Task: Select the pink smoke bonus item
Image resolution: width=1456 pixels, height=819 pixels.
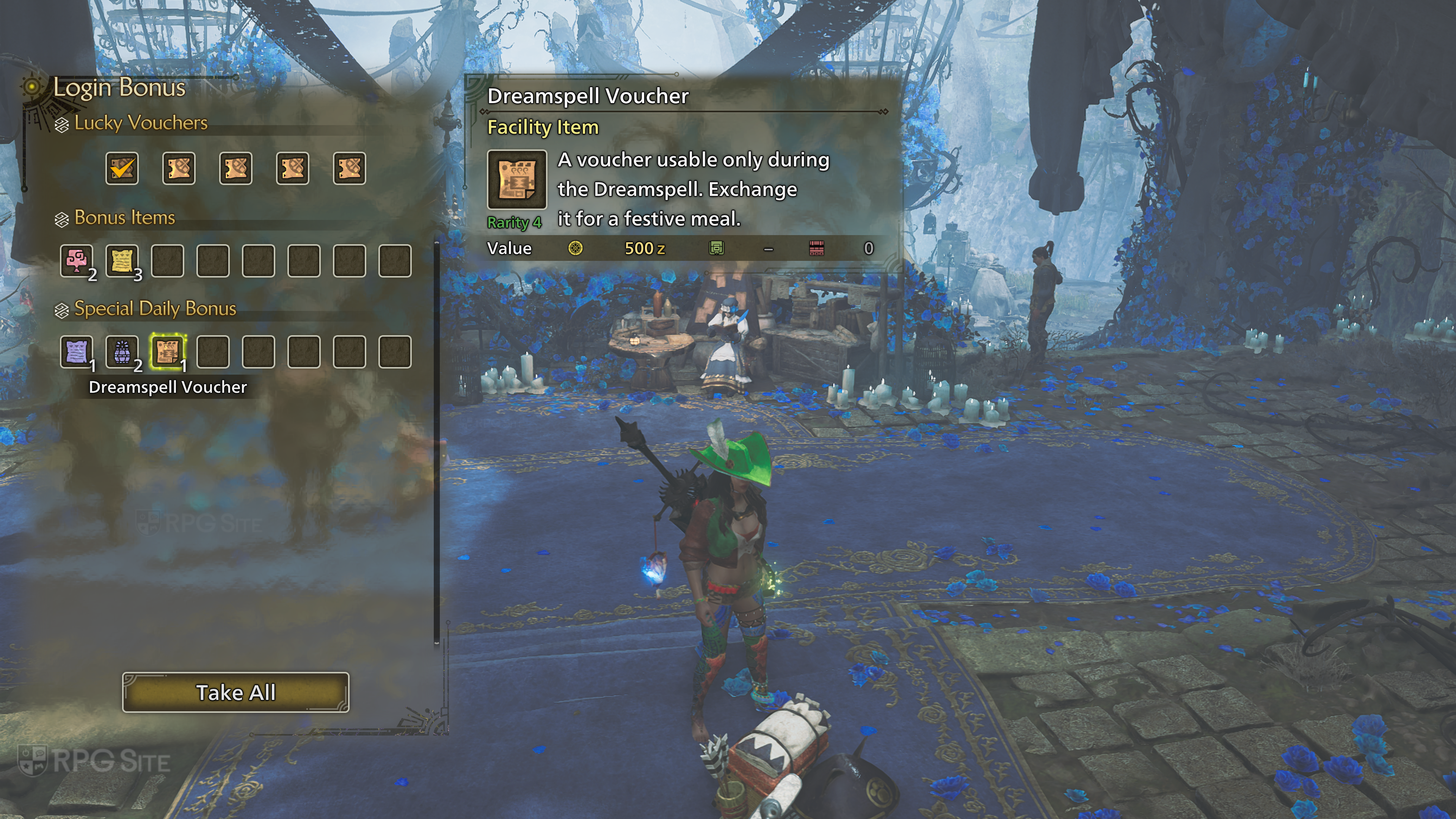Action: coord(77,260)
